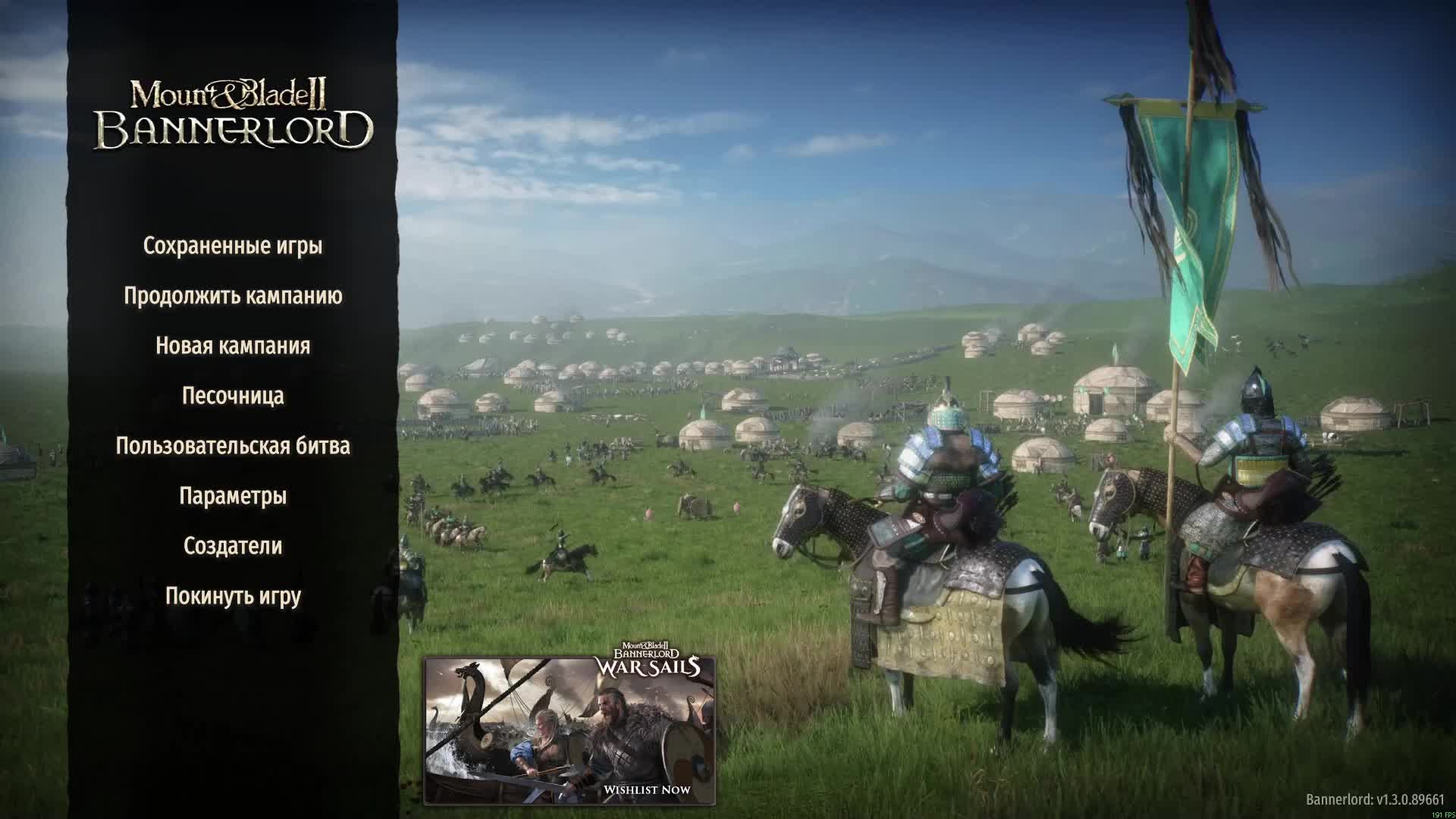Image resolution: width=1456 pixels, height=819 pixels.
Task: Open the "Сохраненные игры" saved games screen
Action: point(232,244)
